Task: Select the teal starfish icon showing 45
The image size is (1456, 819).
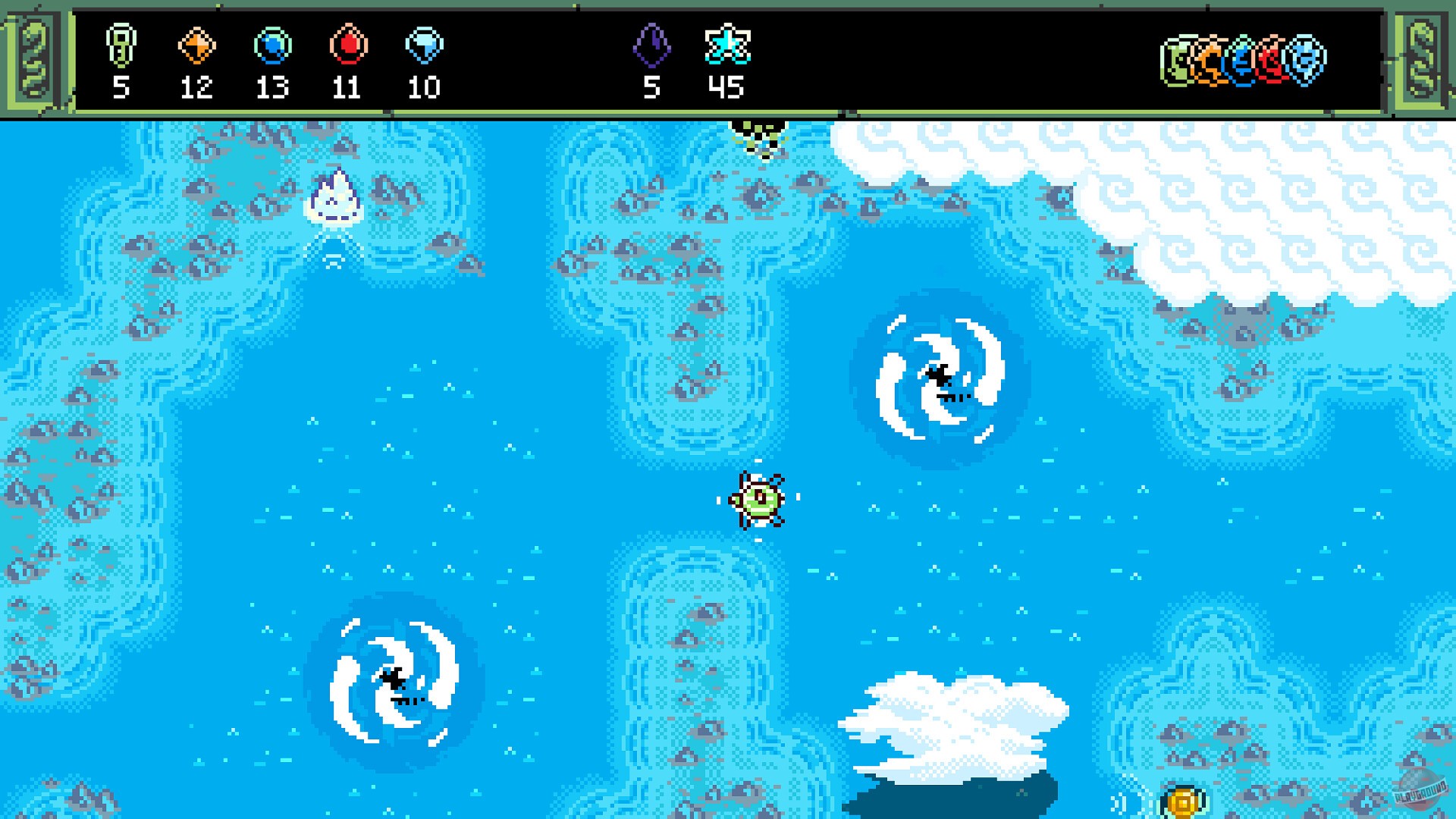Action: pyautogui.click(x=728, y=45)
